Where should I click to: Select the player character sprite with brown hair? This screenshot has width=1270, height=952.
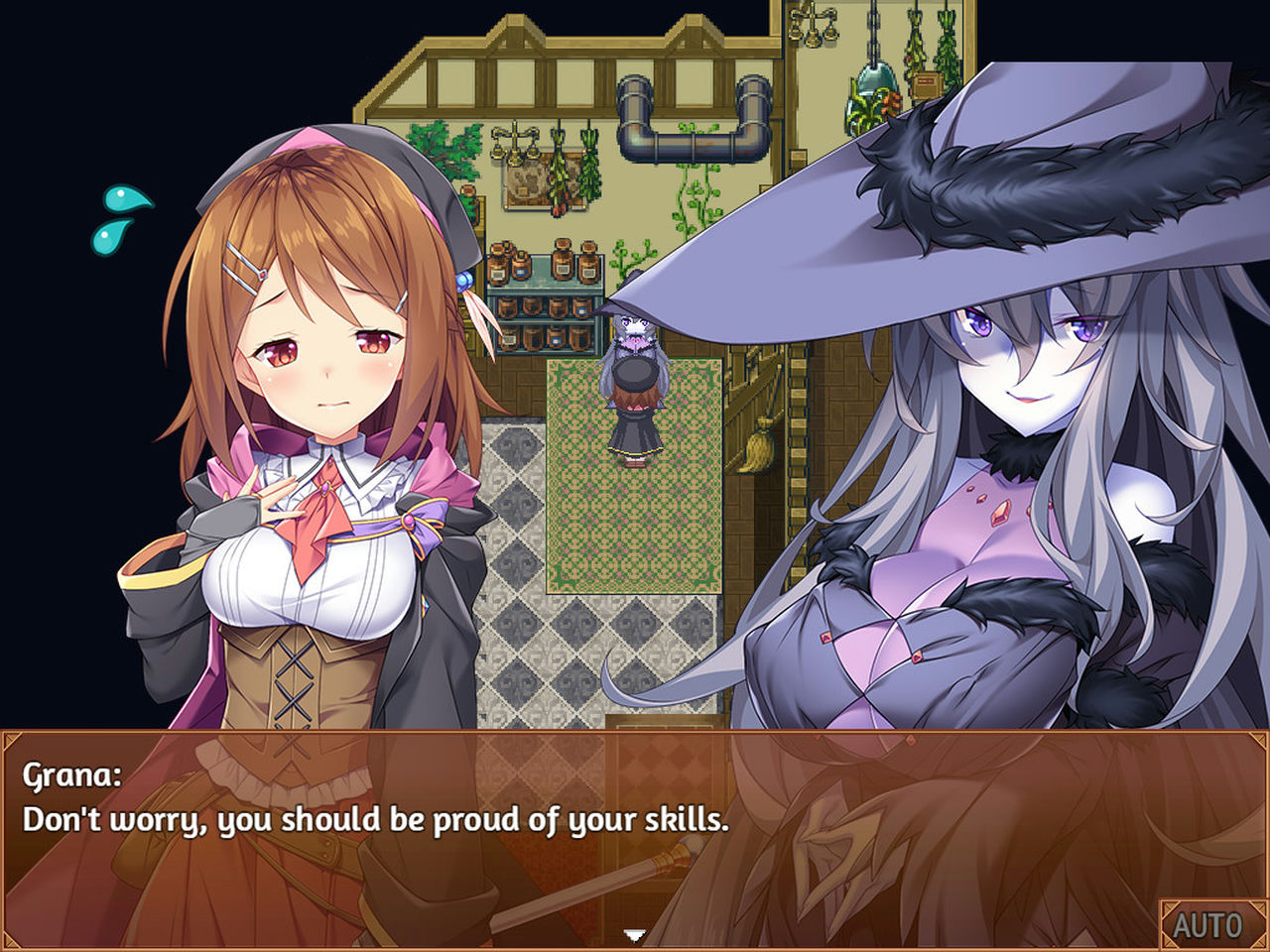[635, 407]
